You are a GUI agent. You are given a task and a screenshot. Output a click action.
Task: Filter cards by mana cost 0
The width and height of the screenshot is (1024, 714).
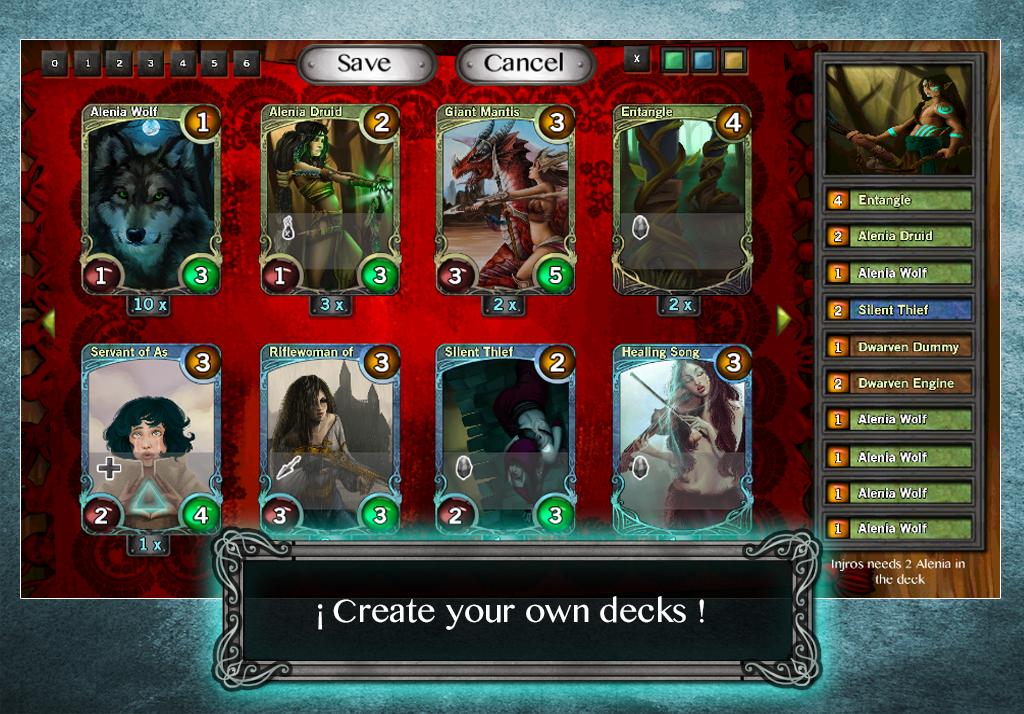[x=55, y=64]
